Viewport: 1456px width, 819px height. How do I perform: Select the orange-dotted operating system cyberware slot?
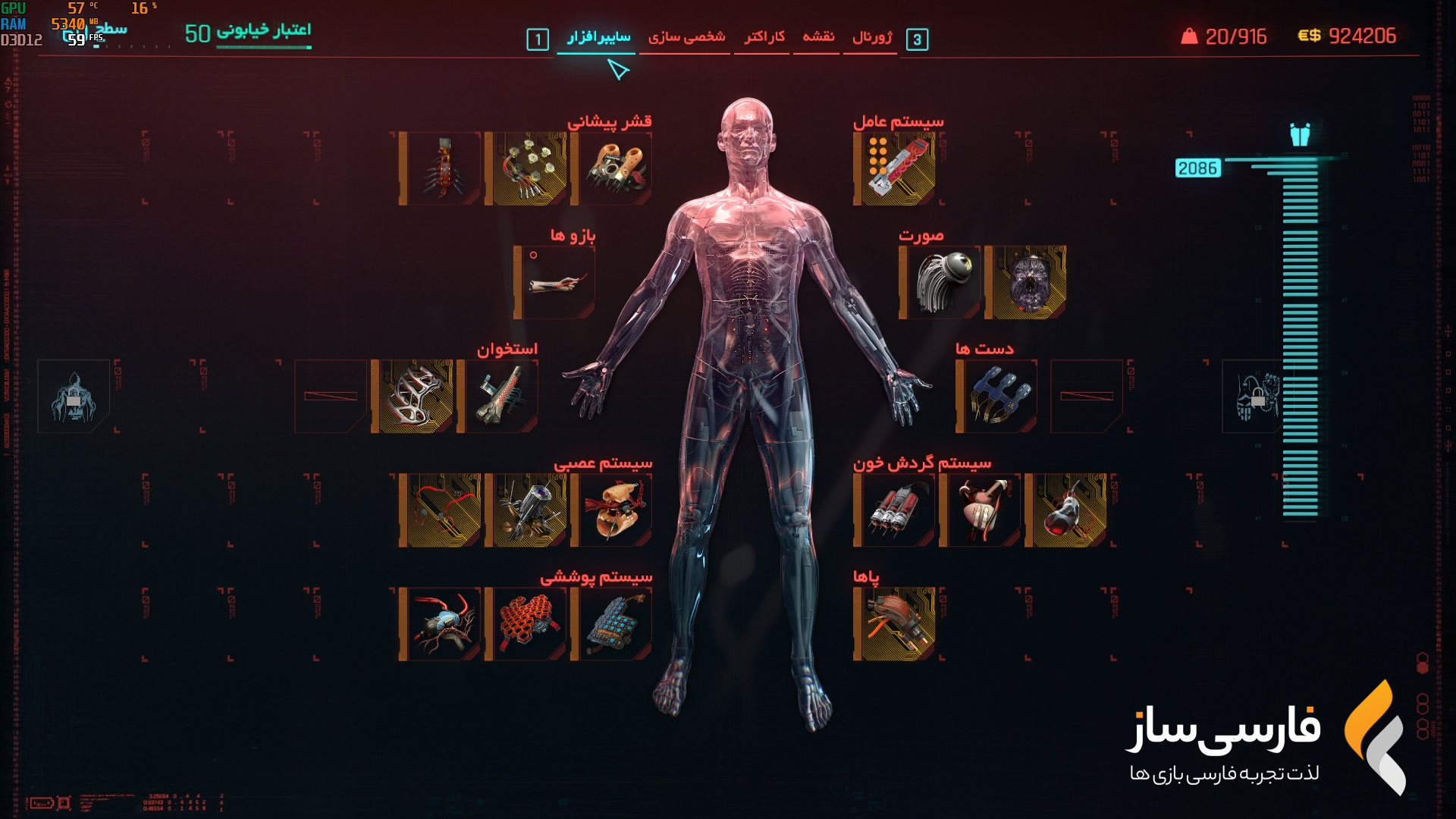pyautogui.click(x=895, y=169)
